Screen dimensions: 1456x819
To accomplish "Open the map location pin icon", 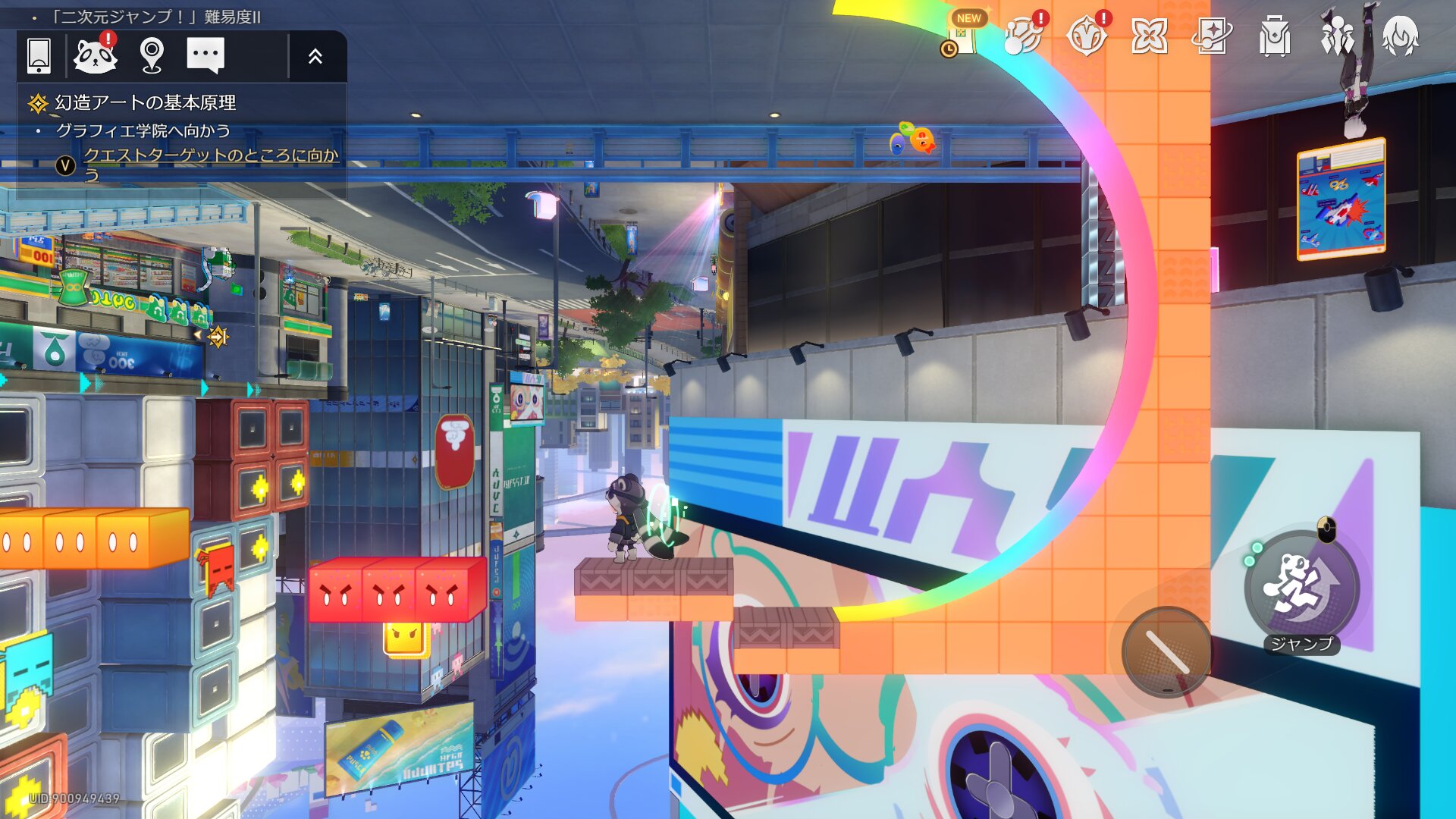I will [152, 55].
